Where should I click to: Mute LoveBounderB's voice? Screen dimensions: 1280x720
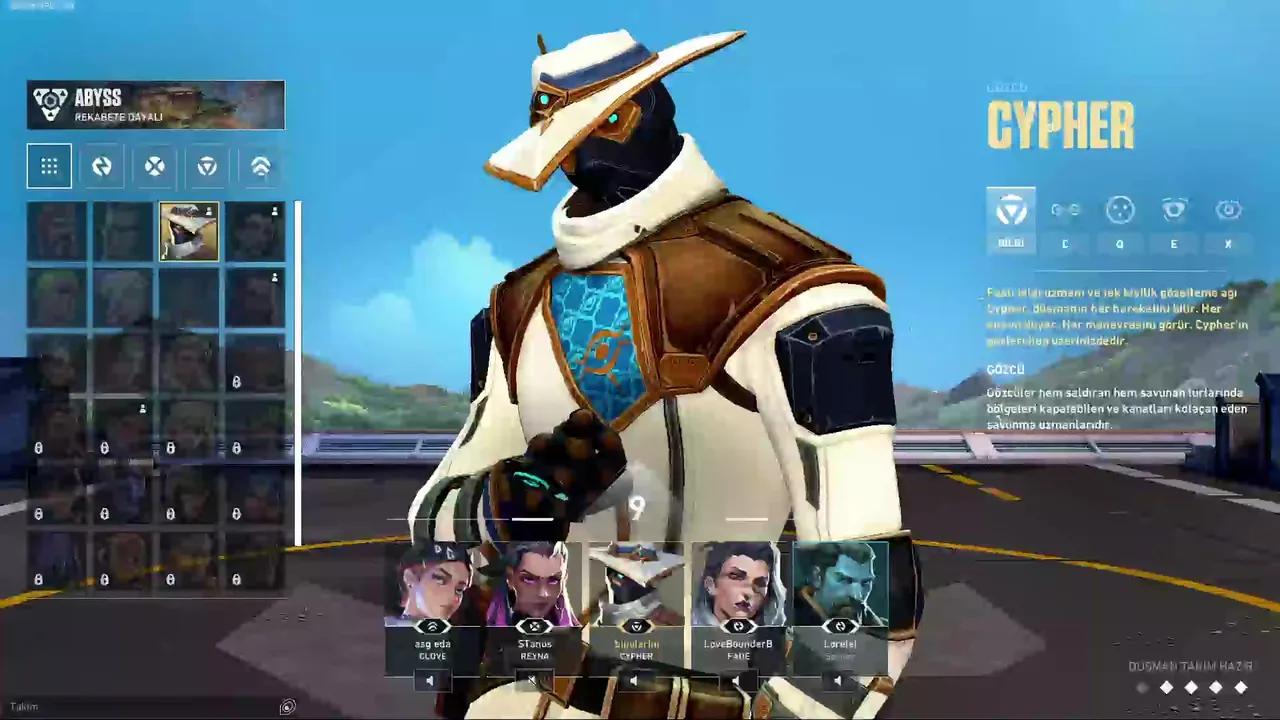click(737, 681)
